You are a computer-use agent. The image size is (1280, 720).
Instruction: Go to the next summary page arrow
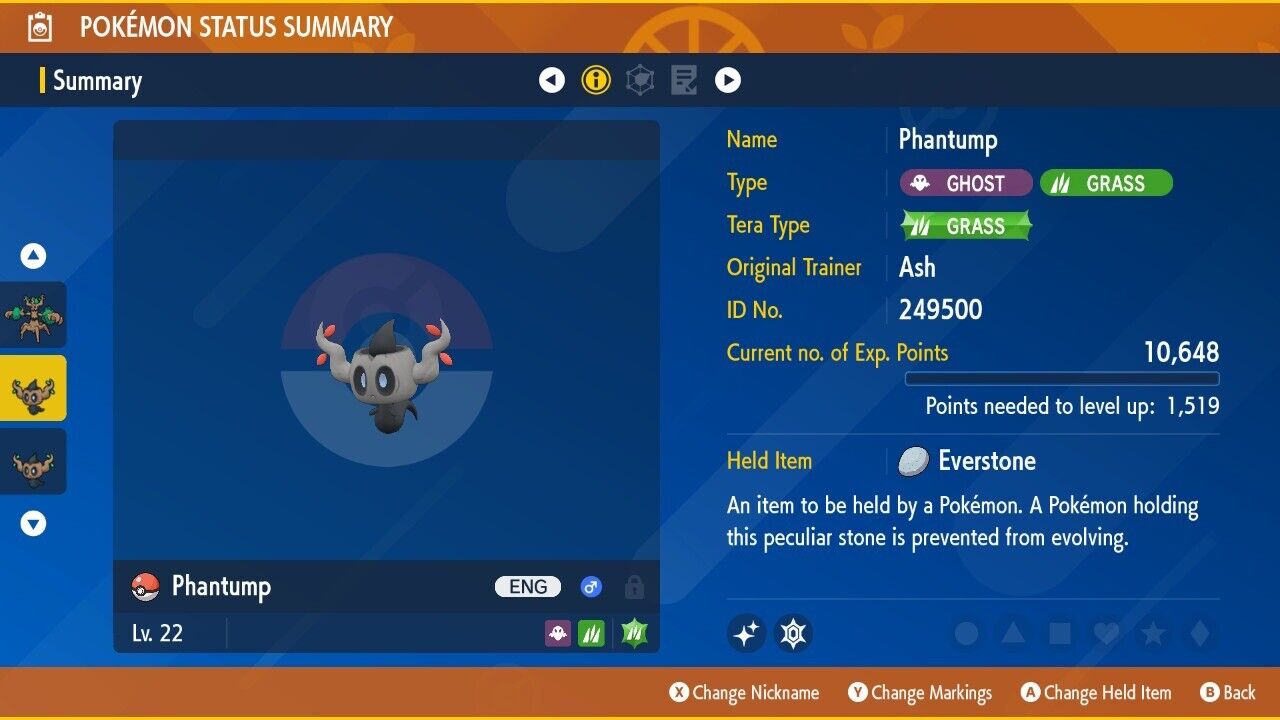728,80
